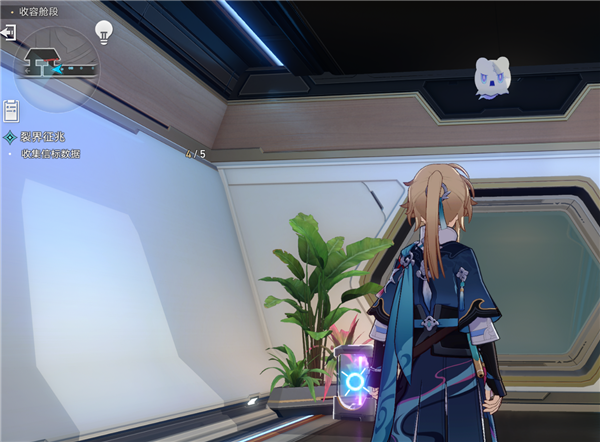Open the clipboard mission log icon
This screenshot has width=600, height=442.
(12, 108)
